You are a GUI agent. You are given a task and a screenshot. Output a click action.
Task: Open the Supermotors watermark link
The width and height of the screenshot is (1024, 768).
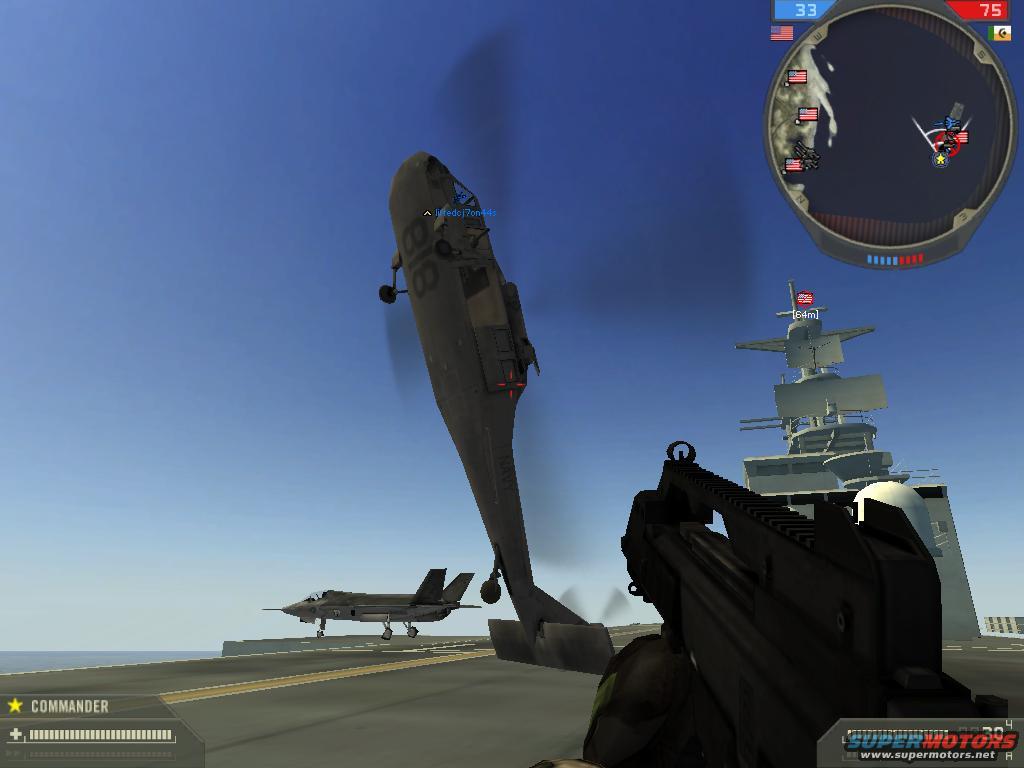tap(930, 743)
